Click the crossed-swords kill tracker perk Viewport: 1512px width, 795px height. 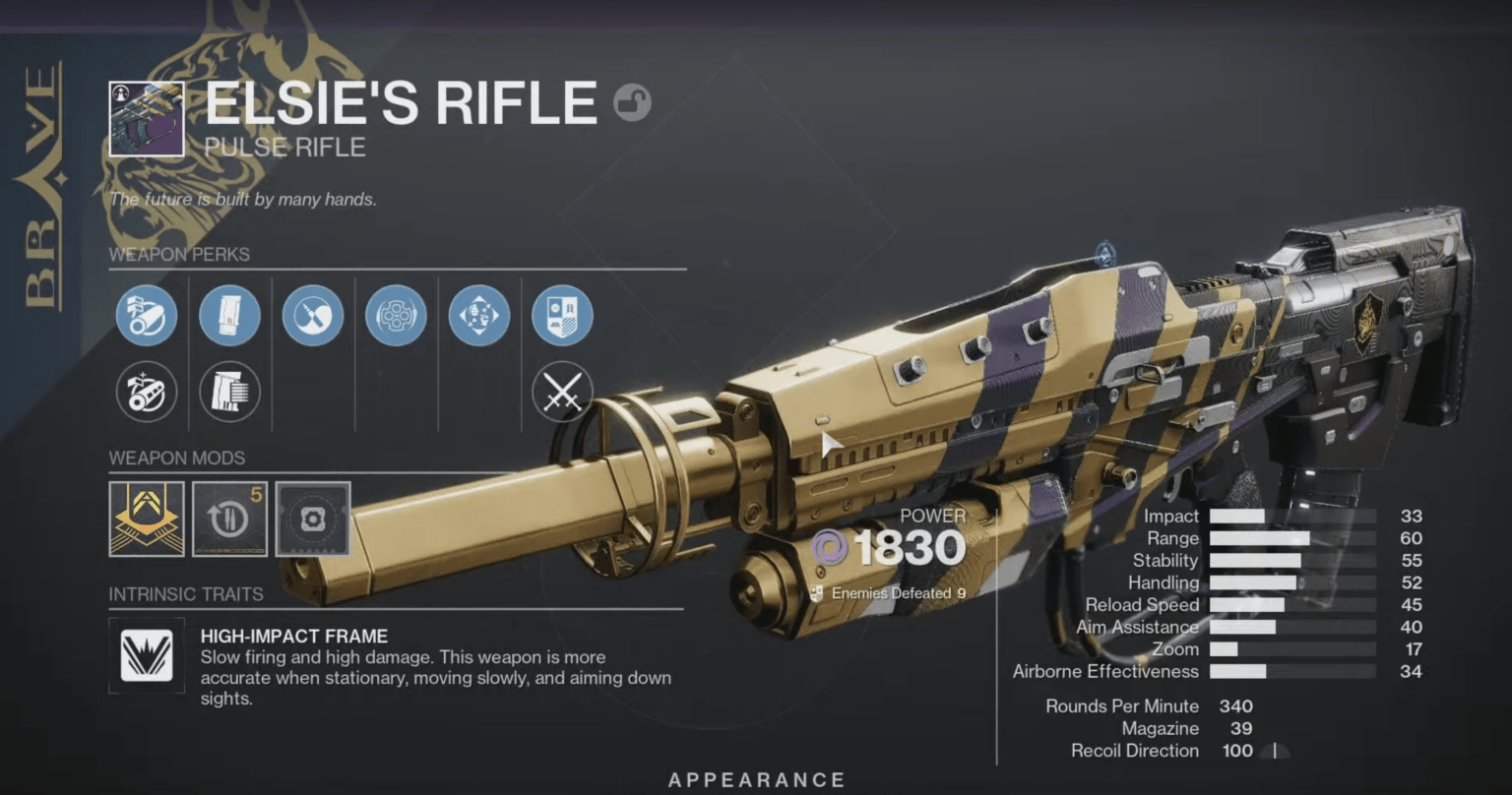pos(562,391)
